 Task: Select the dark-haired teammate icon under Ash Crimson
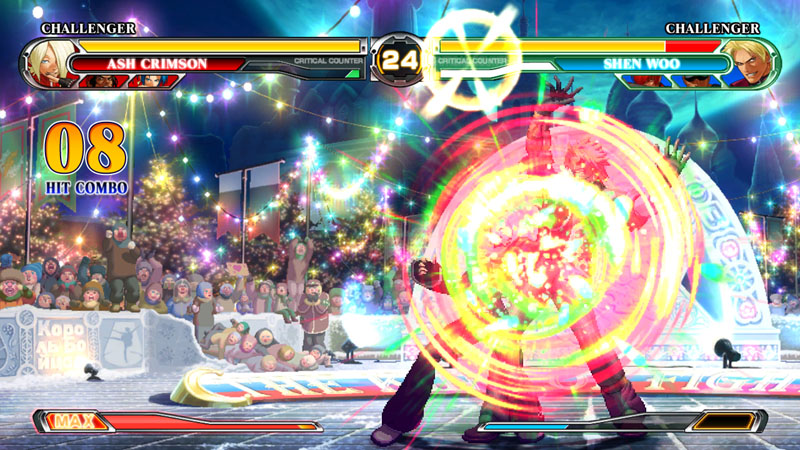102,81
